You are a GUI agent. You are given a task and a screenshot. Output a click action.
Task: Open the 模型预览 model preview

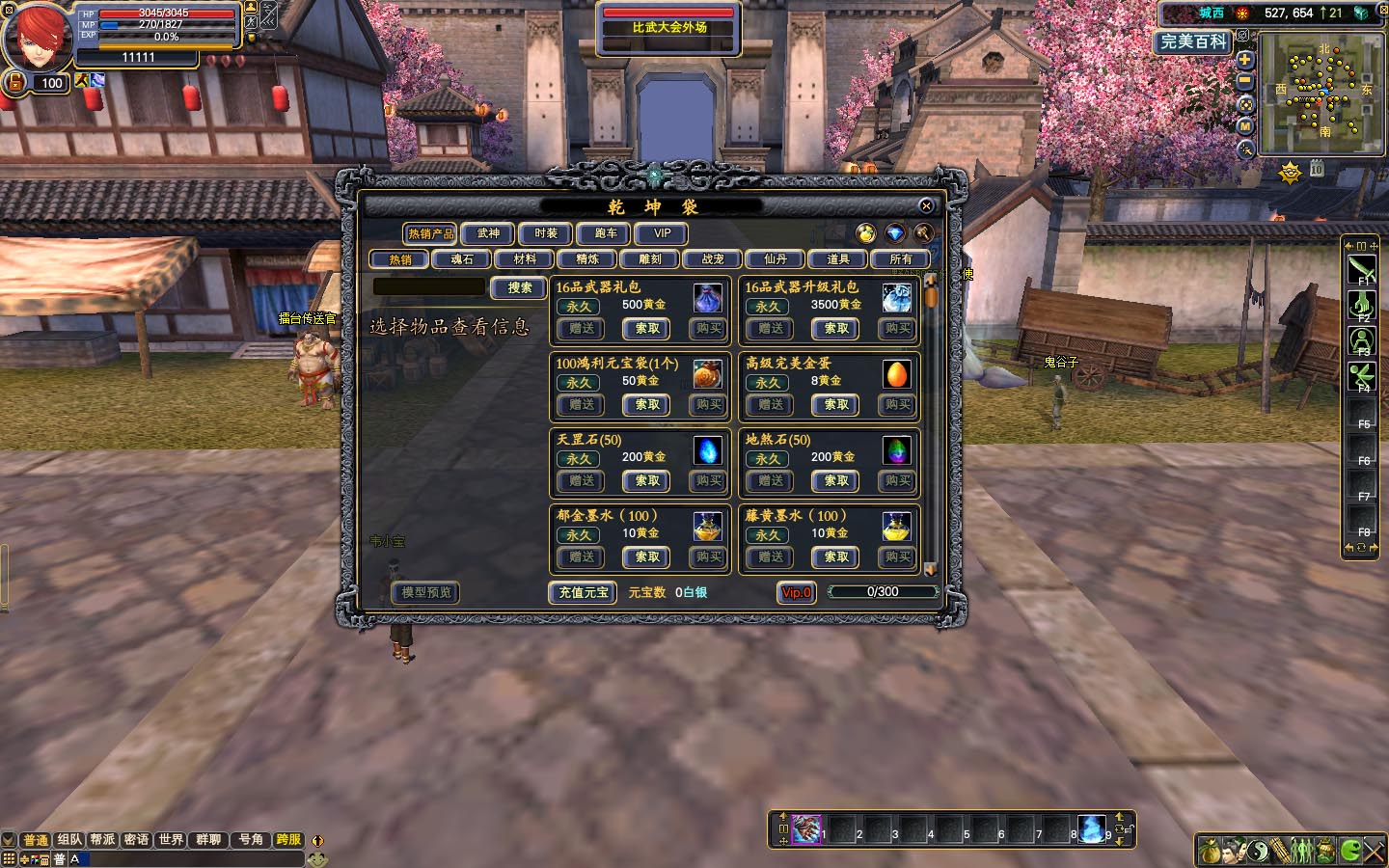tap(425, 592)
